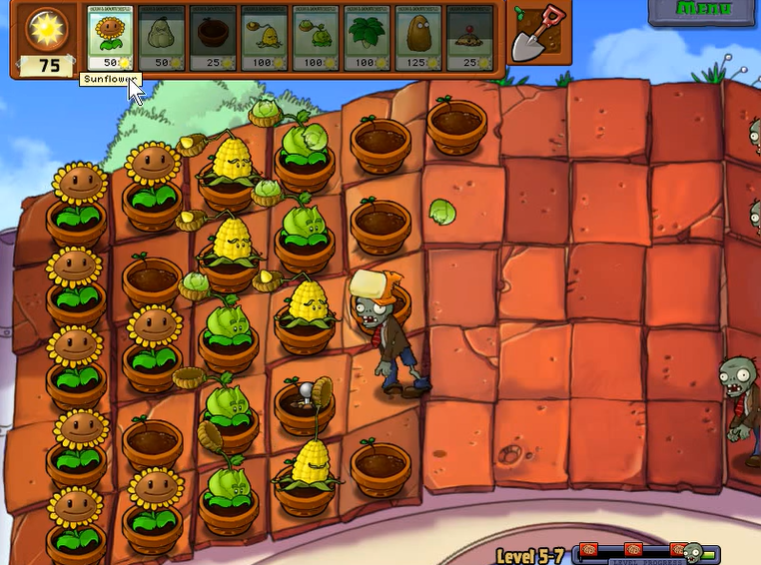Choose the Potato Mine seed packet
This screenshot has width=761, height=565.
point(470,38)
